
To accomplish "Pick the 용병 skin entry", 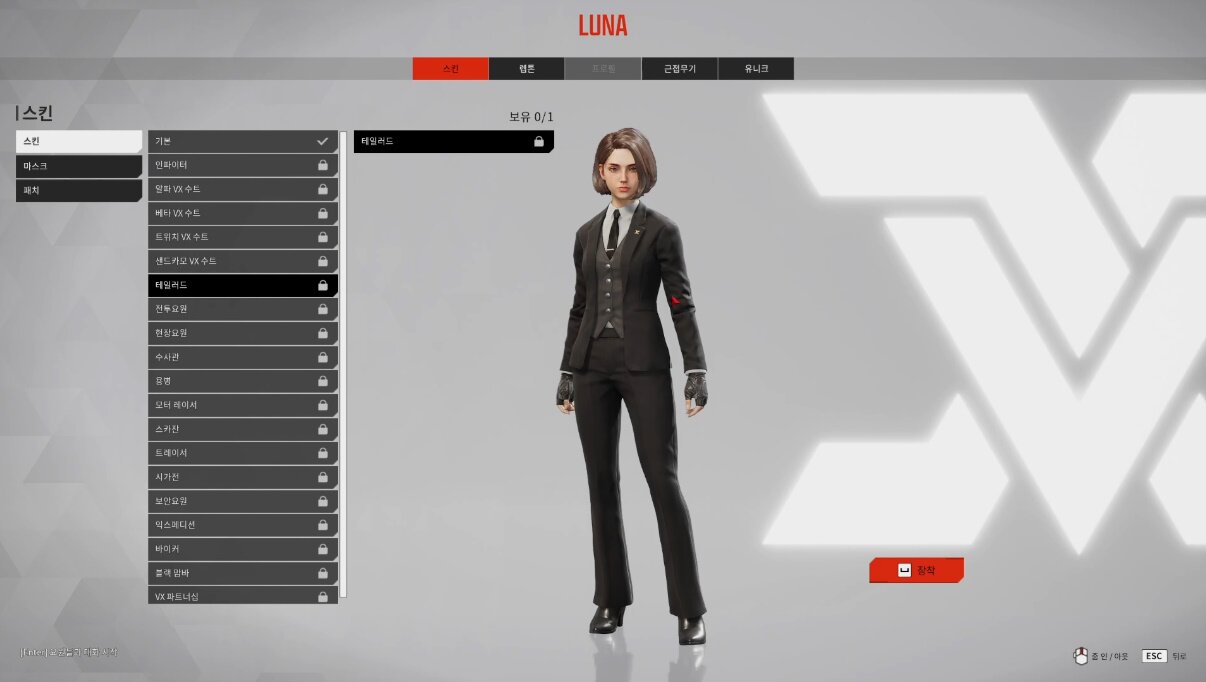I will [242, 381].
